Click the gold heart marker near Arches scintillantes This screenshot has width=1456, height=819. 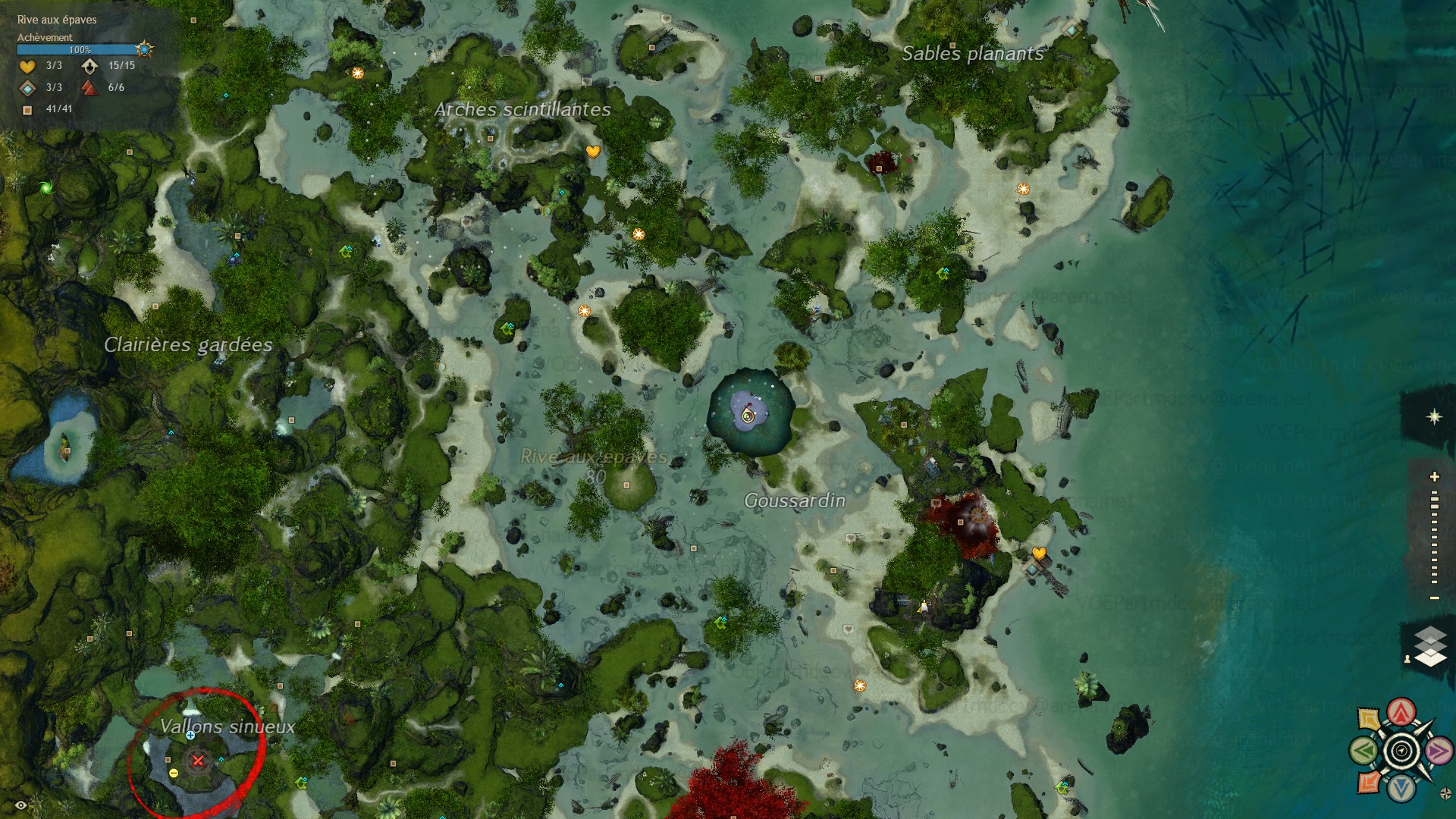tap(593, 151)
